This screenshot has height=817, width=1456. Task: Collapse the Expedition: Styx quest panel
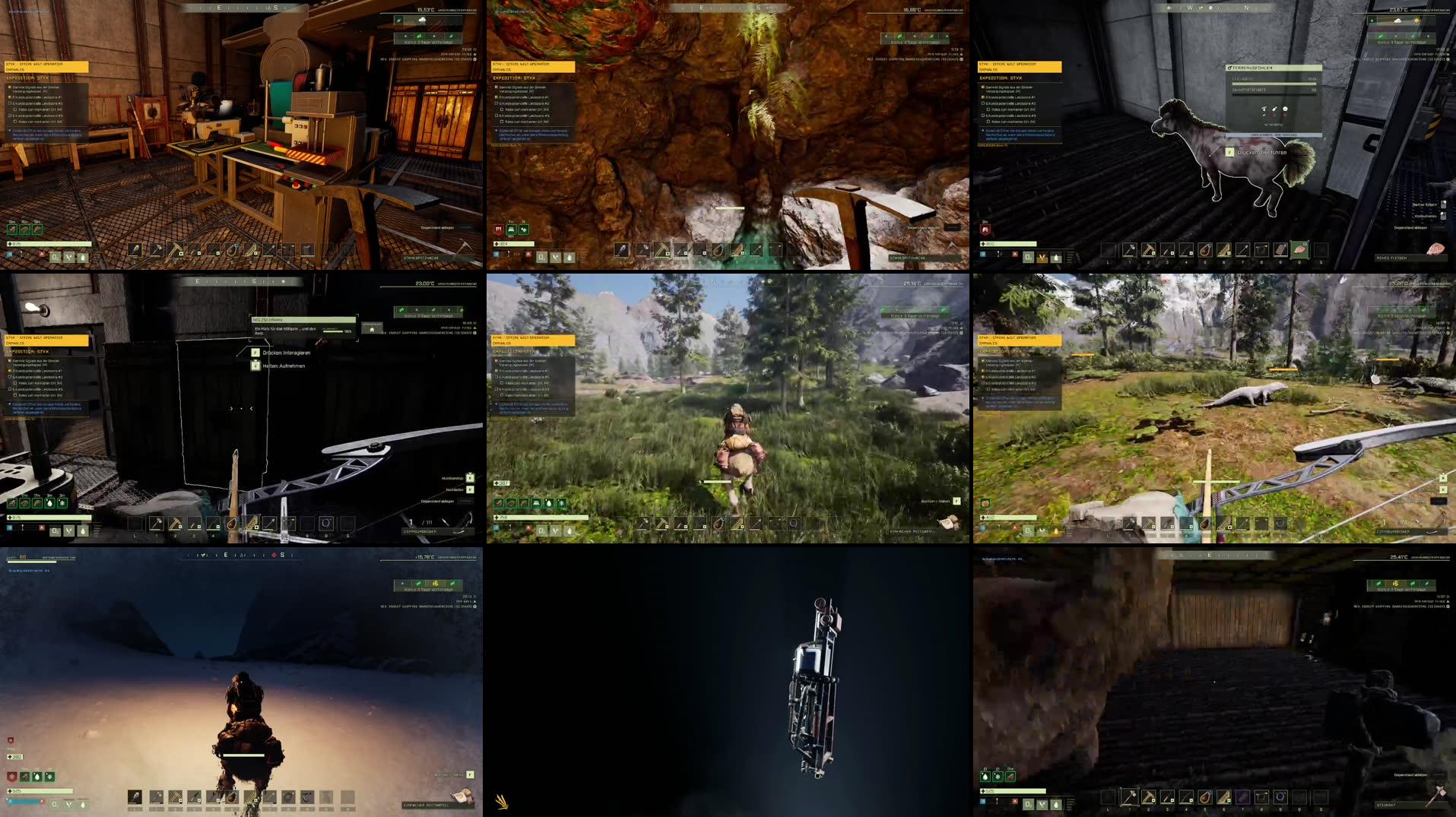[x=1001, y=78]
